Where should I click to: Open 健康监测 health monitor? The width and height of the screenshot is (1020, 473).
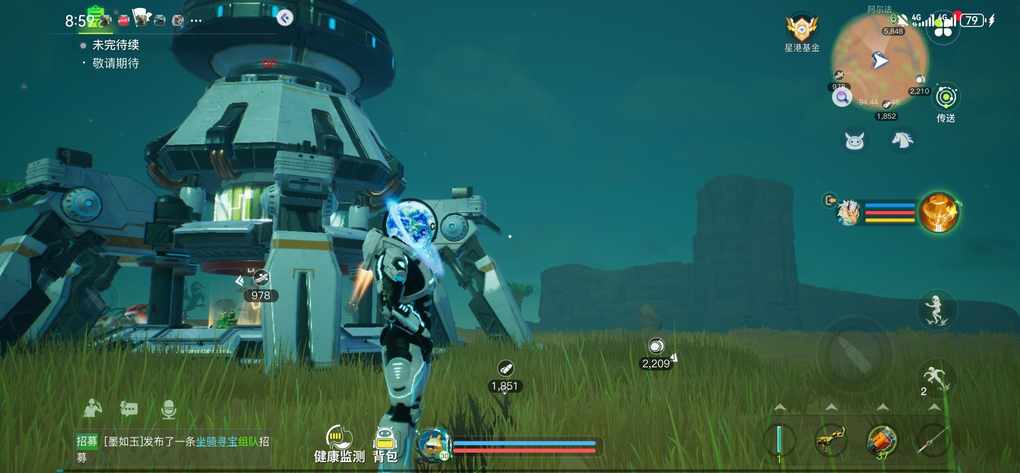339,443
